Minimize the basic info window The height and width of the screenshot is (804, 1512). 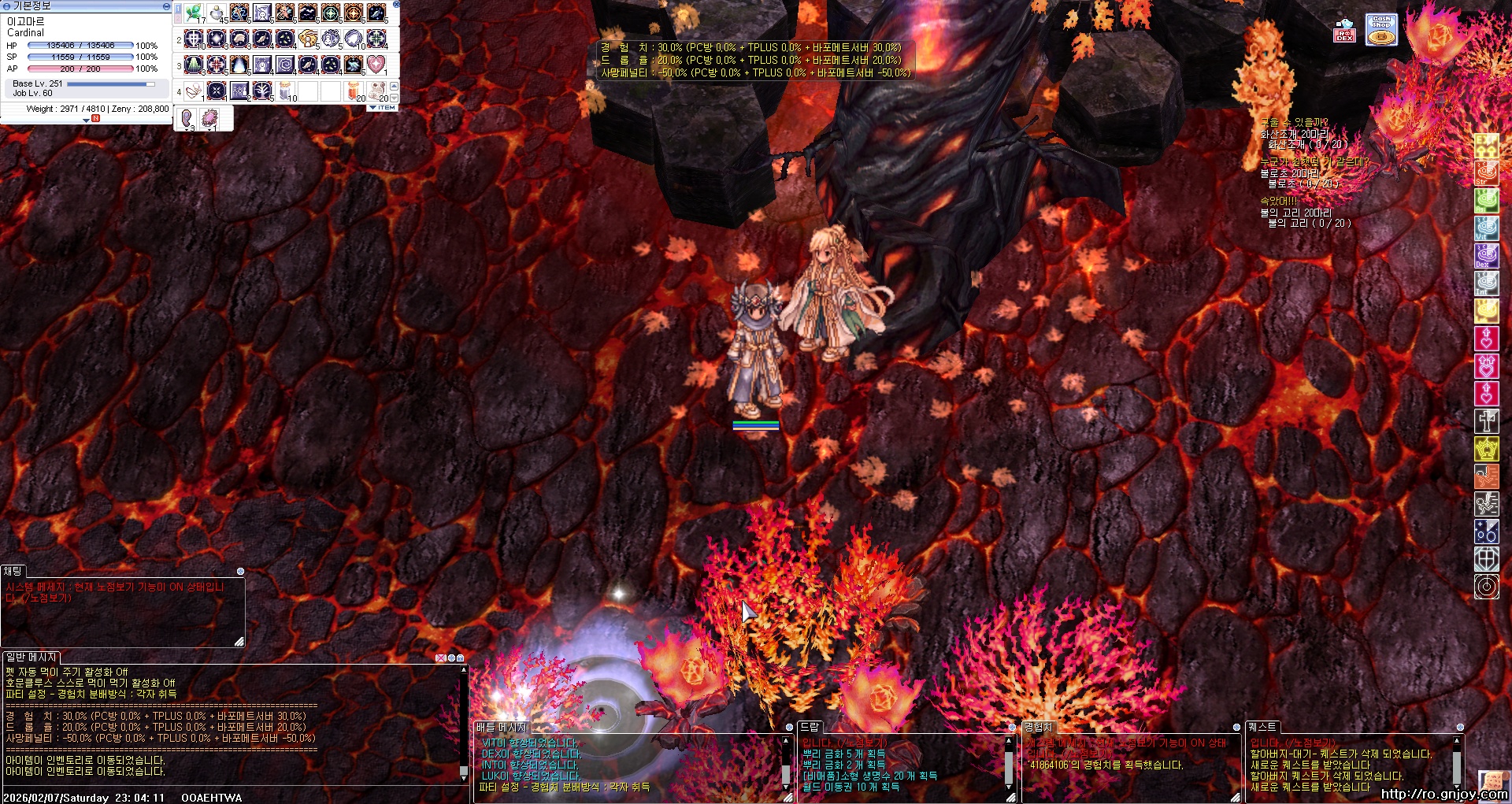(165, 6)
